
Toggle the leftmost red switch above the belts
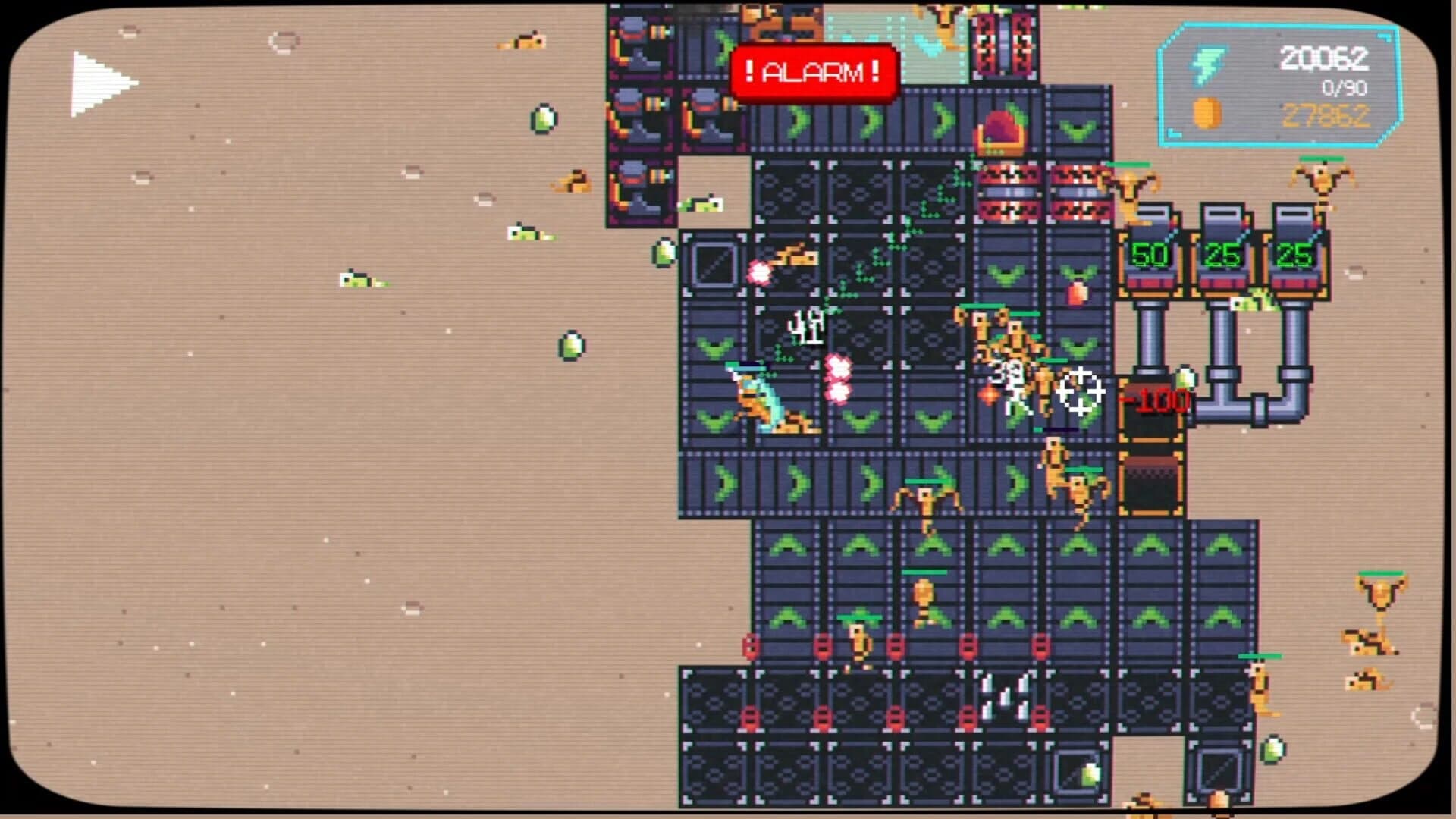(x=750, y=646)
